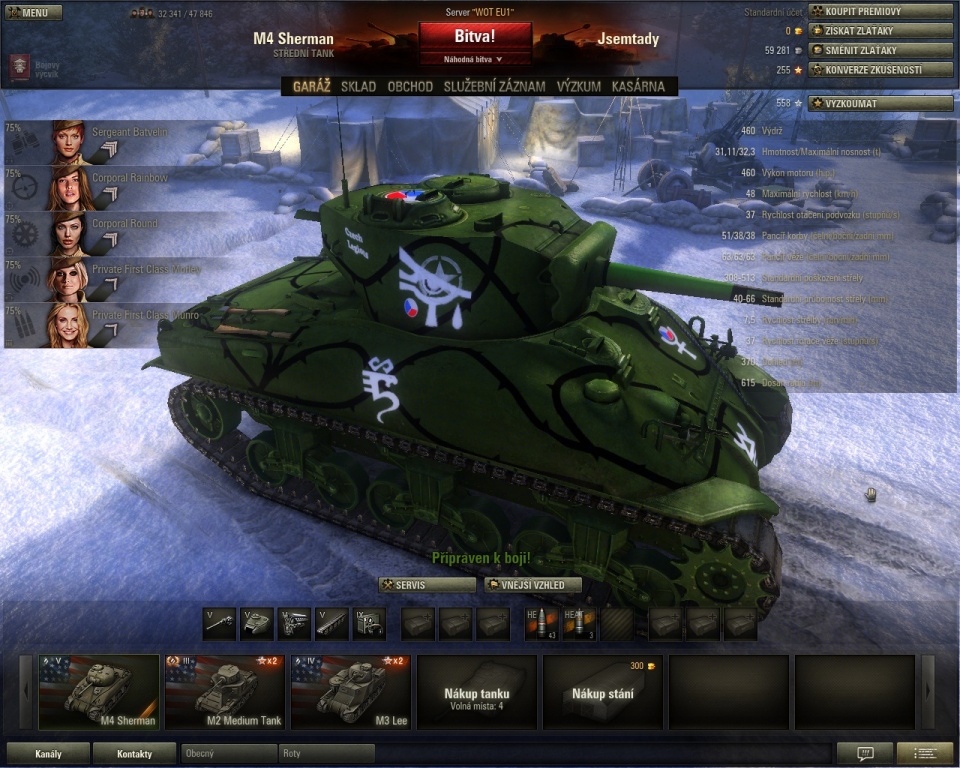This screenshot has width=960, height=768.
Task: Choose Získat zlaťáky
Action: [880, 31]
